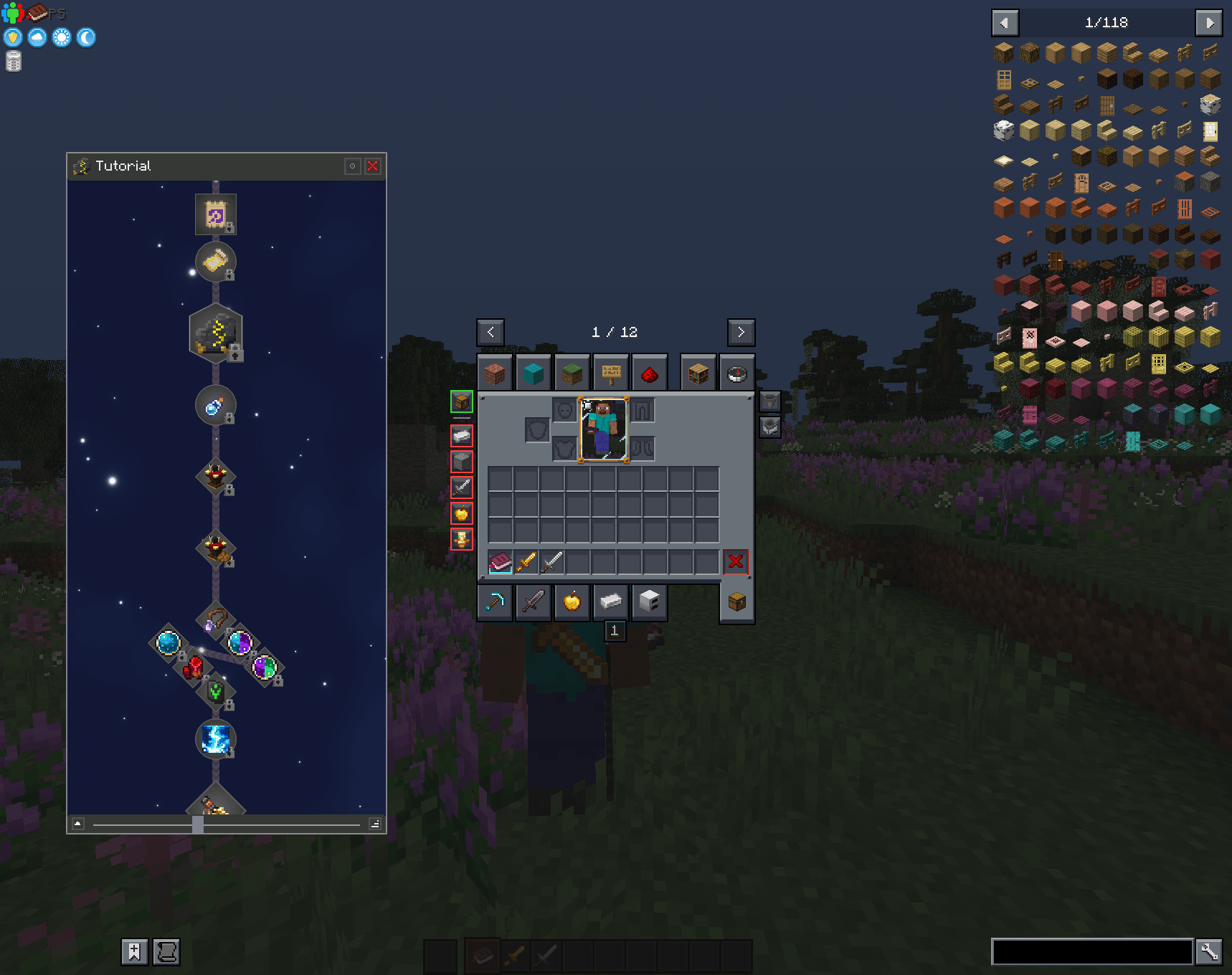Open the diamond pickaxe tools tab
The width and height of the screenshot is (1232, 975).
pyautogui.click(x=495, y=601)
